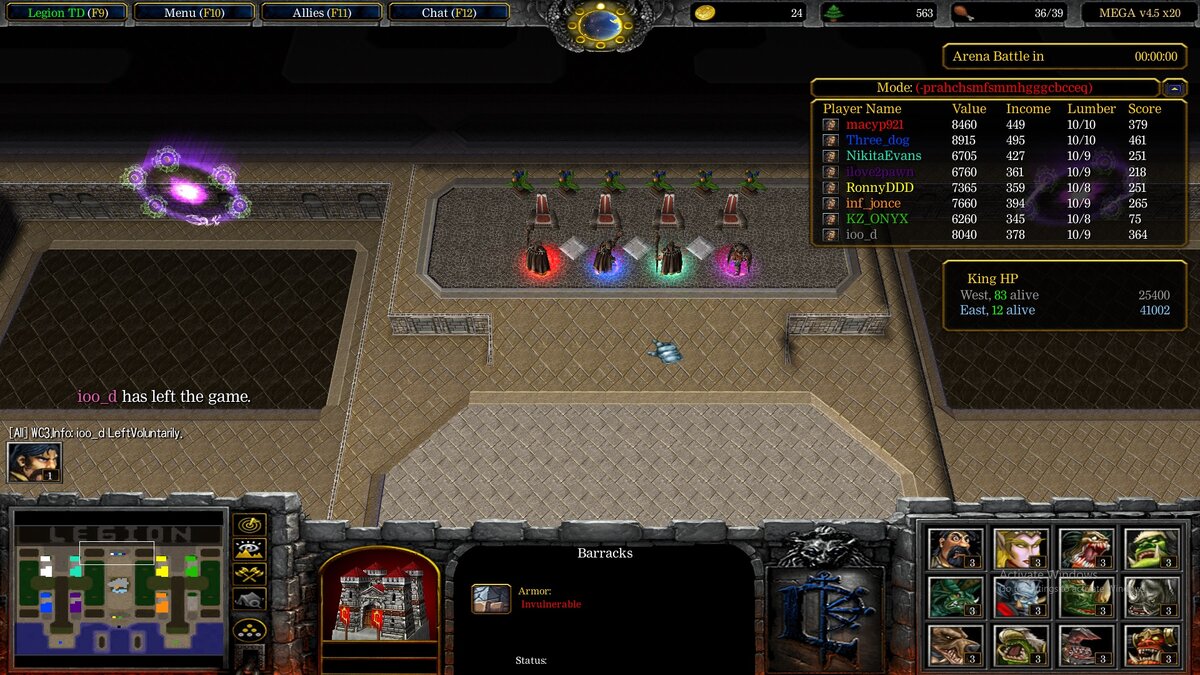Pick the brown wolf unit icon
The height and width of the screenshot is (675, 1200).
point(955,645)
